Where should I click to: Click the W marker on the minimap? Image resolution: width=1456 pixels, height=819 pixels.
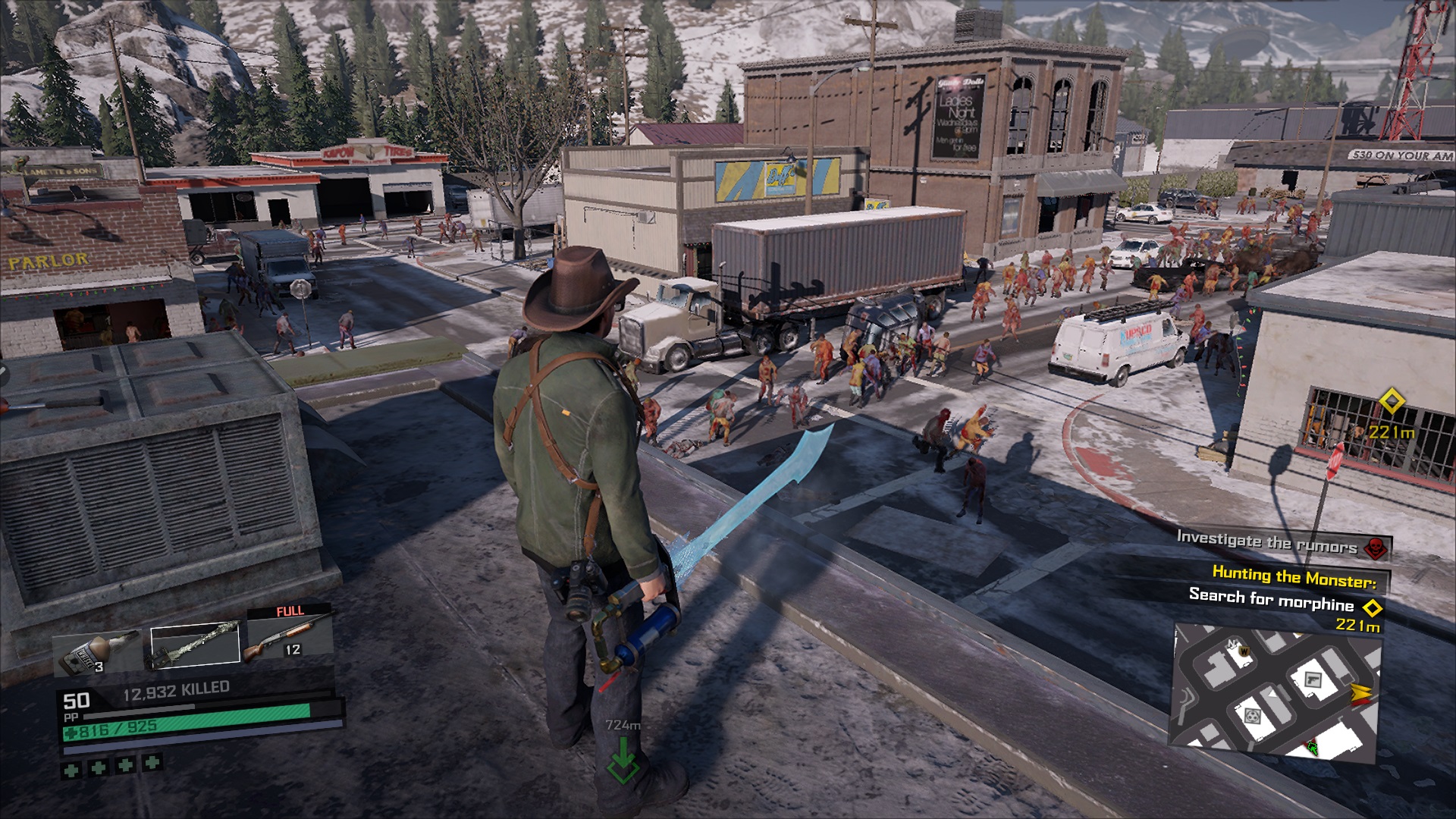pos(1244,650)
